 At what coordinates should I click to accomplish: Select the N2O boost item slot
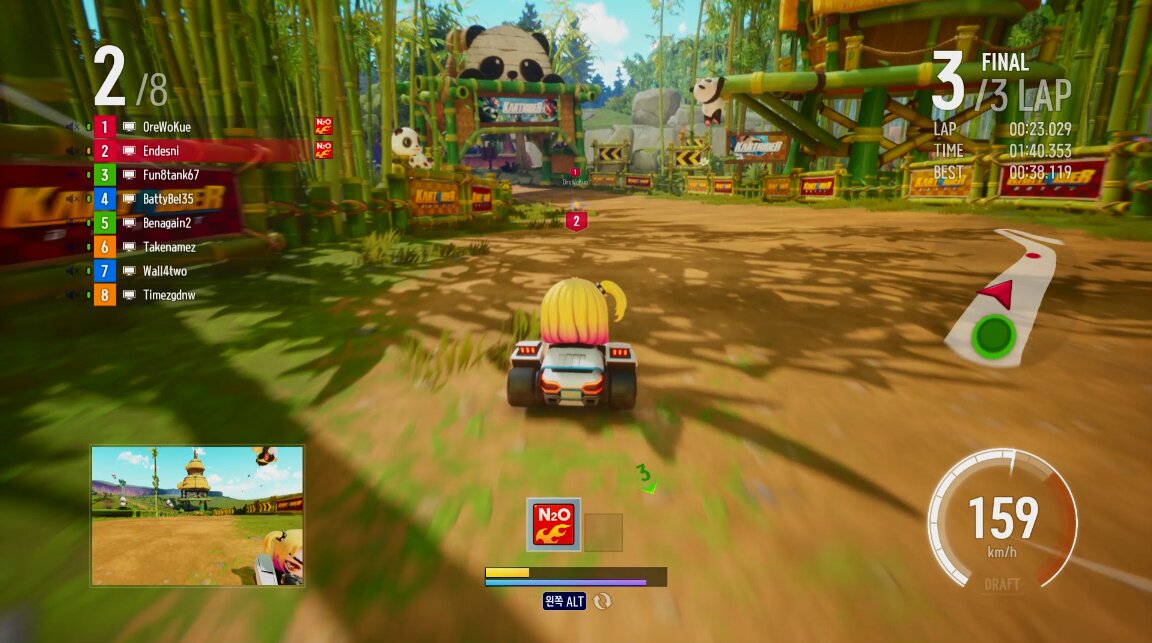(x=553, y=525)
